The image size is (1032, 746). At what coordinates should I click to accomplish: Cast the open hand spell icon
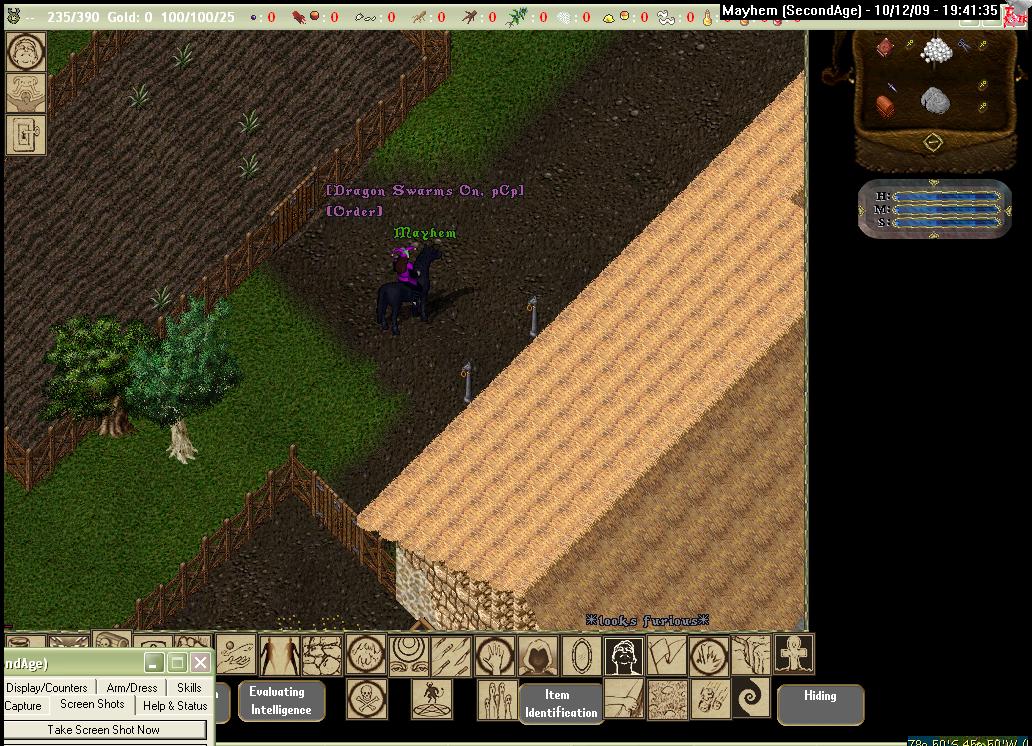(495, 656)
